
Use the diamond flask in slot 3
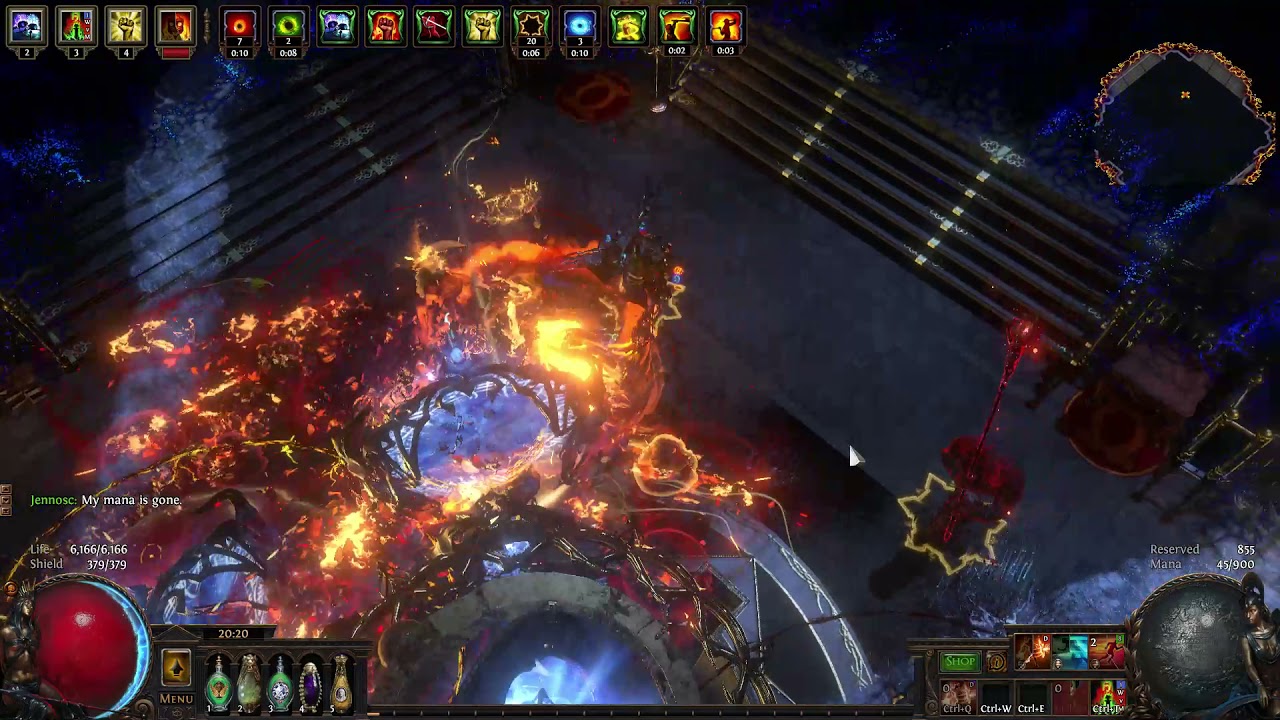click(280, 684)
